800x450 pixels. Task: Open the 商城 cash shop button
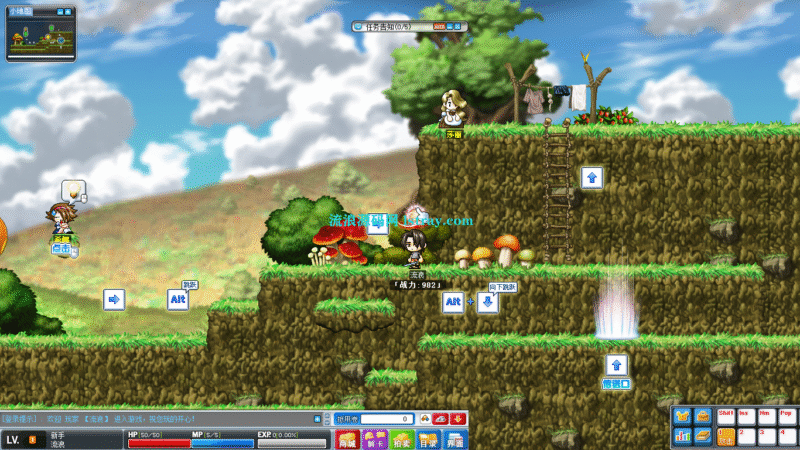348,440
